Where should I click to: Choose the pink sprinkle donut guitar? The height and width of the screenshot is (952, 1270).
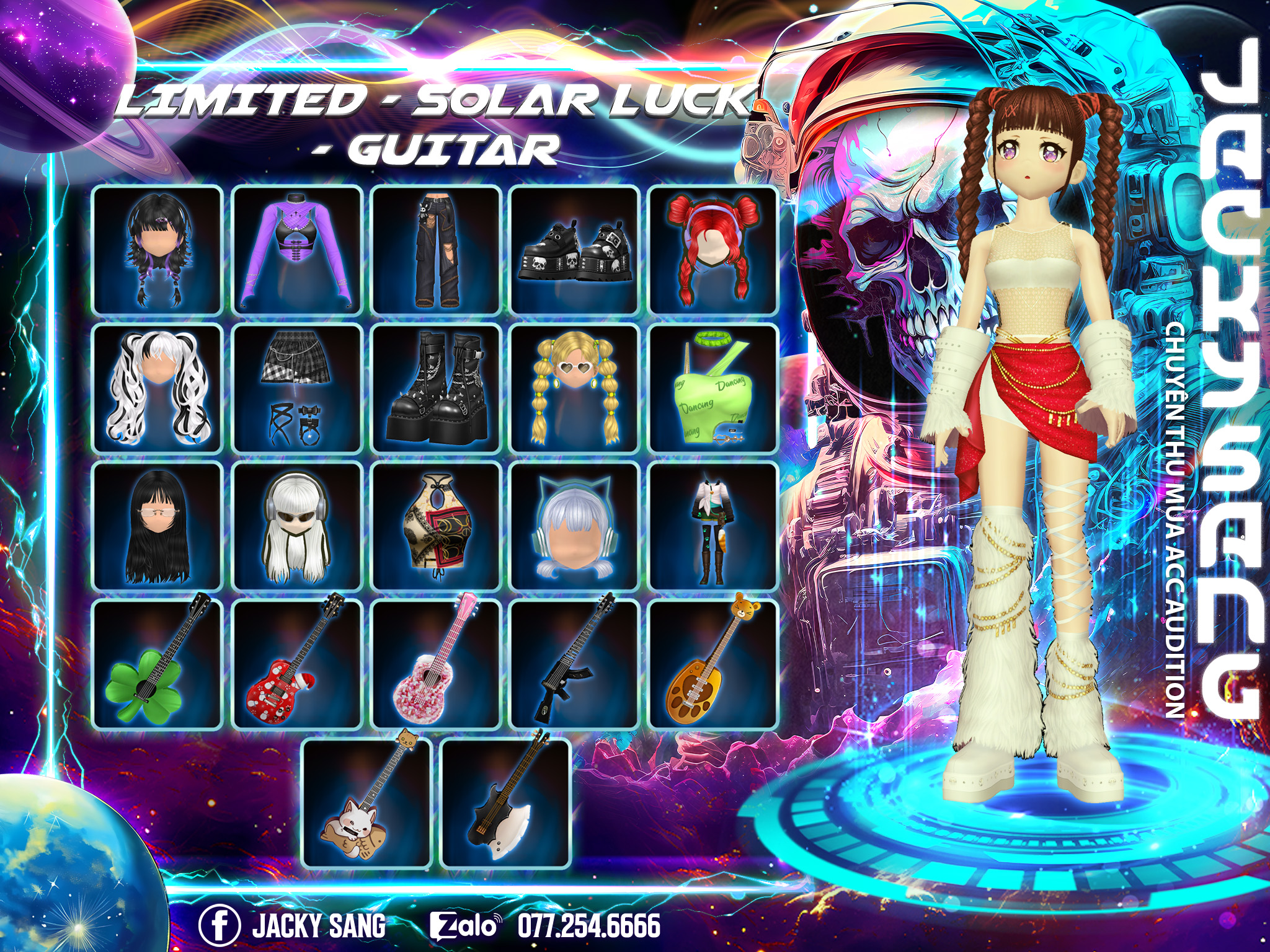[x=436, y=665]
